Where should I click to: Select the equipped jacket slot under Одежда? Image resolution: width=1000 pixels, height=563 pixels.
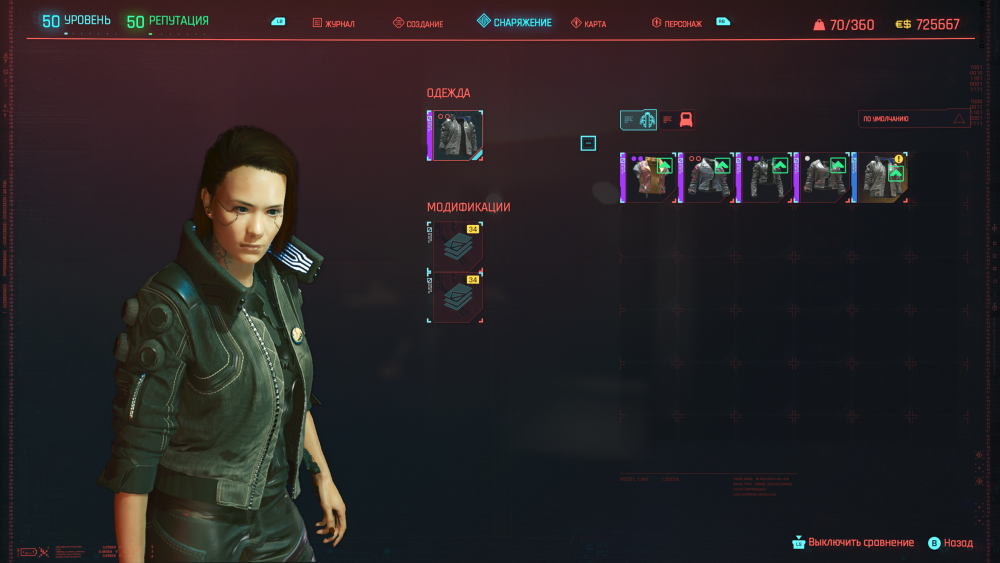click(456, 135)
